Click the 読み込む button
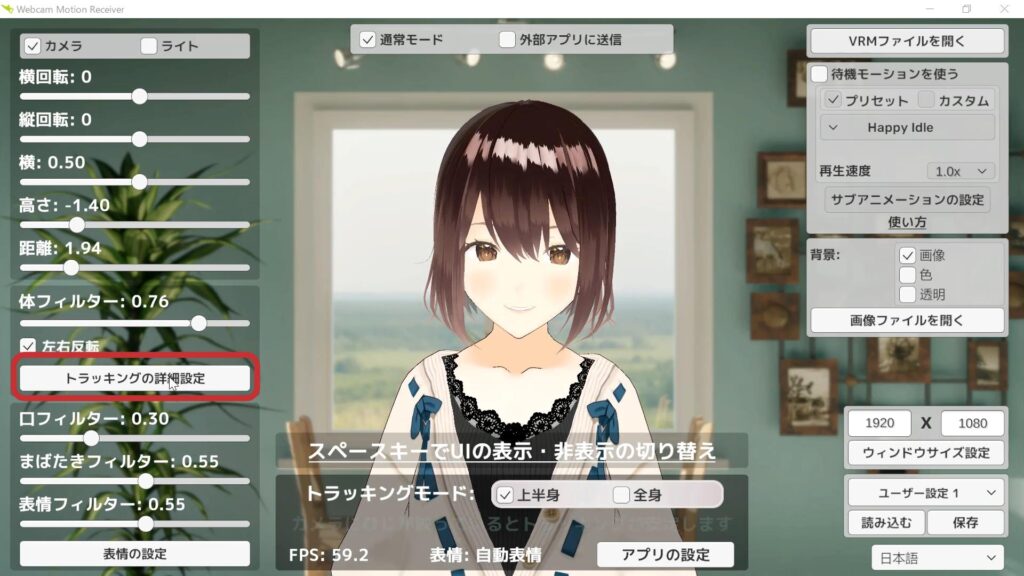 [885, 522]
